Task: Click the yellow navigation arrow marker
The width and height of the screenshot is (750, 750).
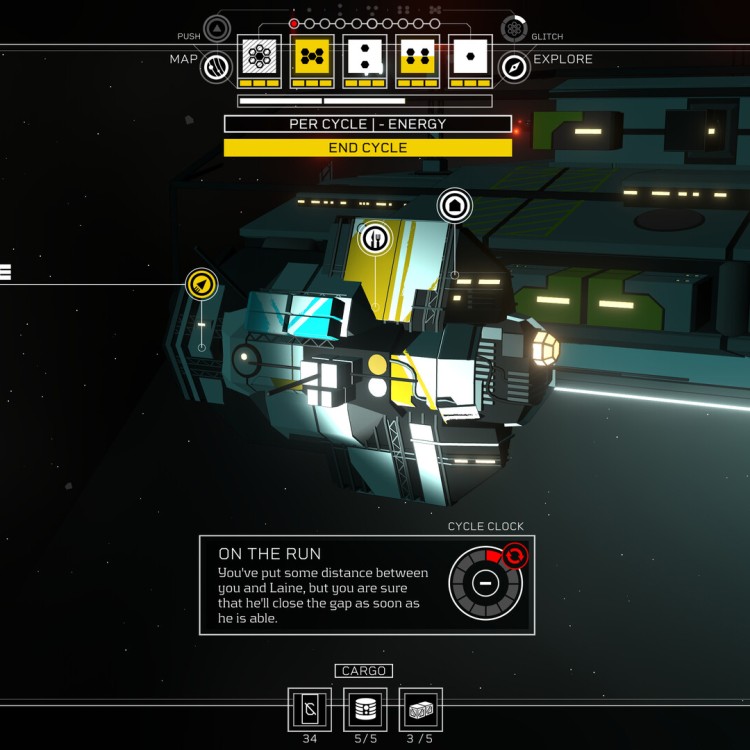Action: click(202, 285)
